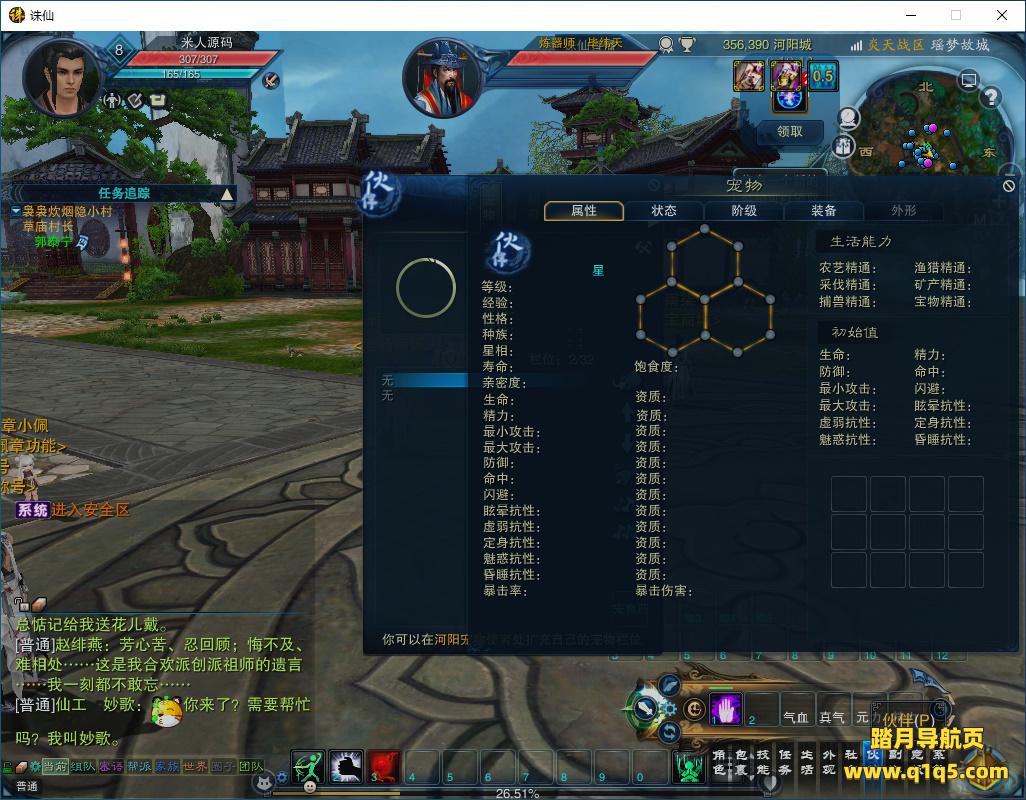Image resolution: width=1026 pixels, height=800 pixels.
Task: Click the 领取 claim button
Action: [x=789, y=131]
